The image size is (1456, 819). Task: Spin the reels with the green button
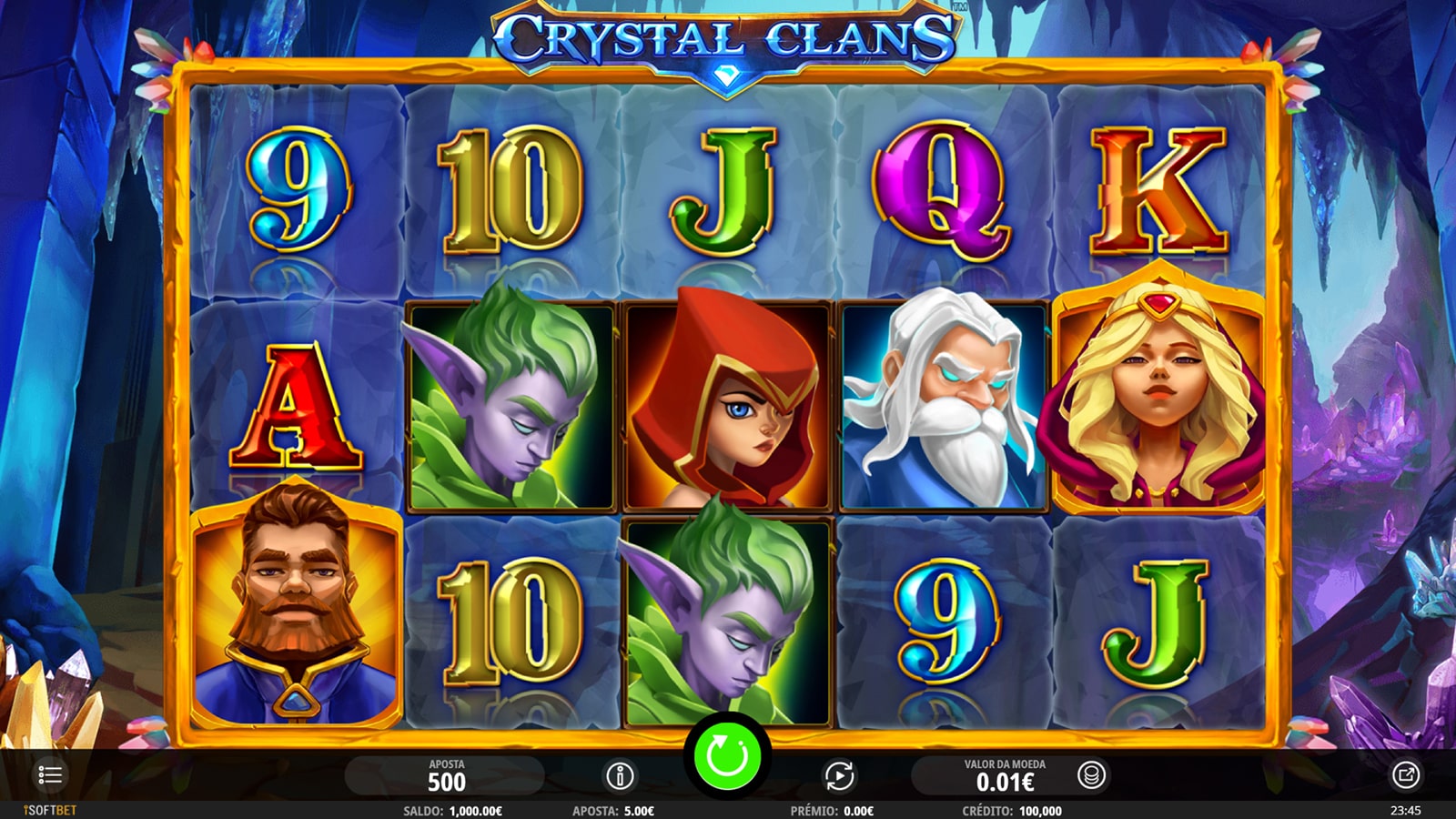(x=727, y=756)
